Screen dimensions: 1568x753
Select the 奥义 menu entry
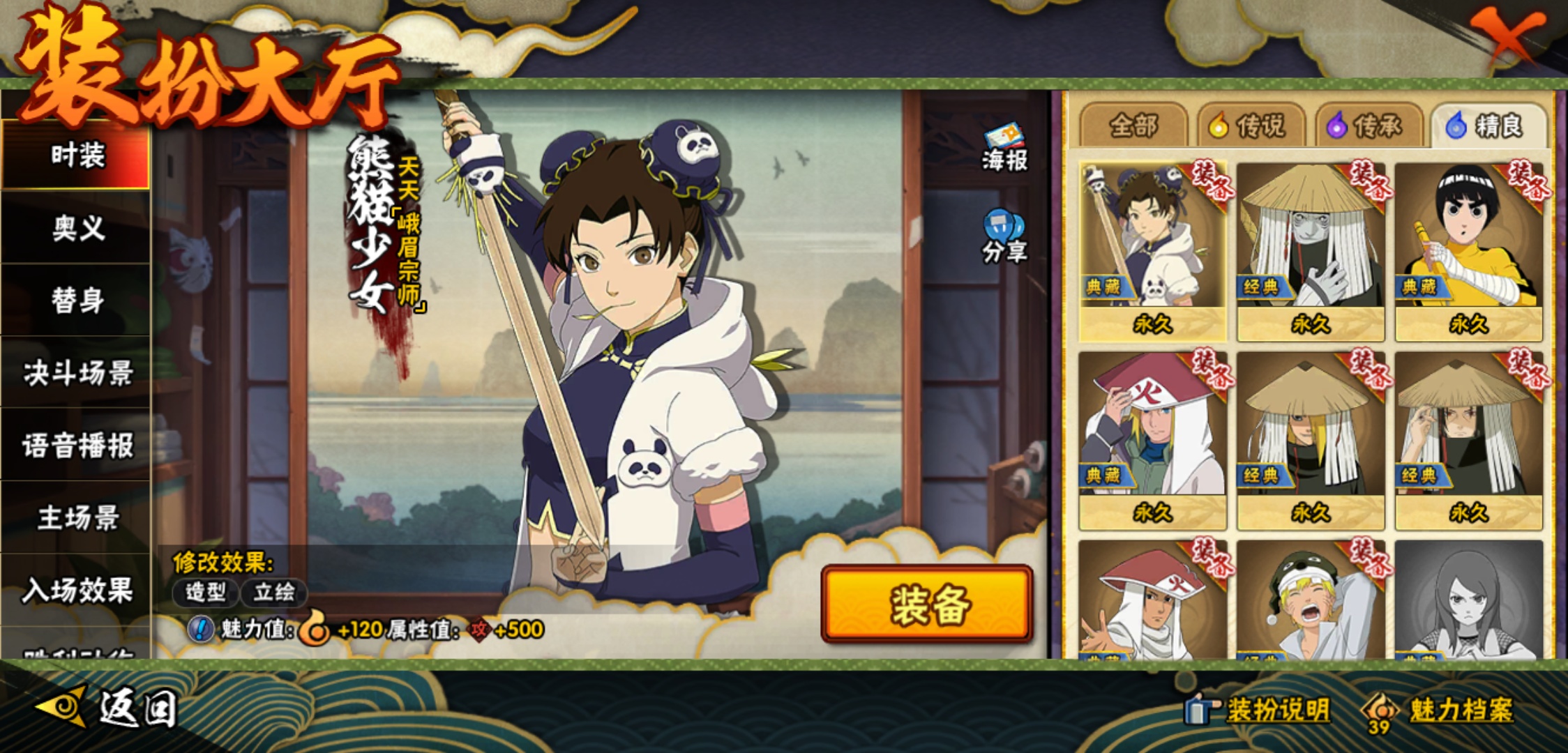[77, 228]
